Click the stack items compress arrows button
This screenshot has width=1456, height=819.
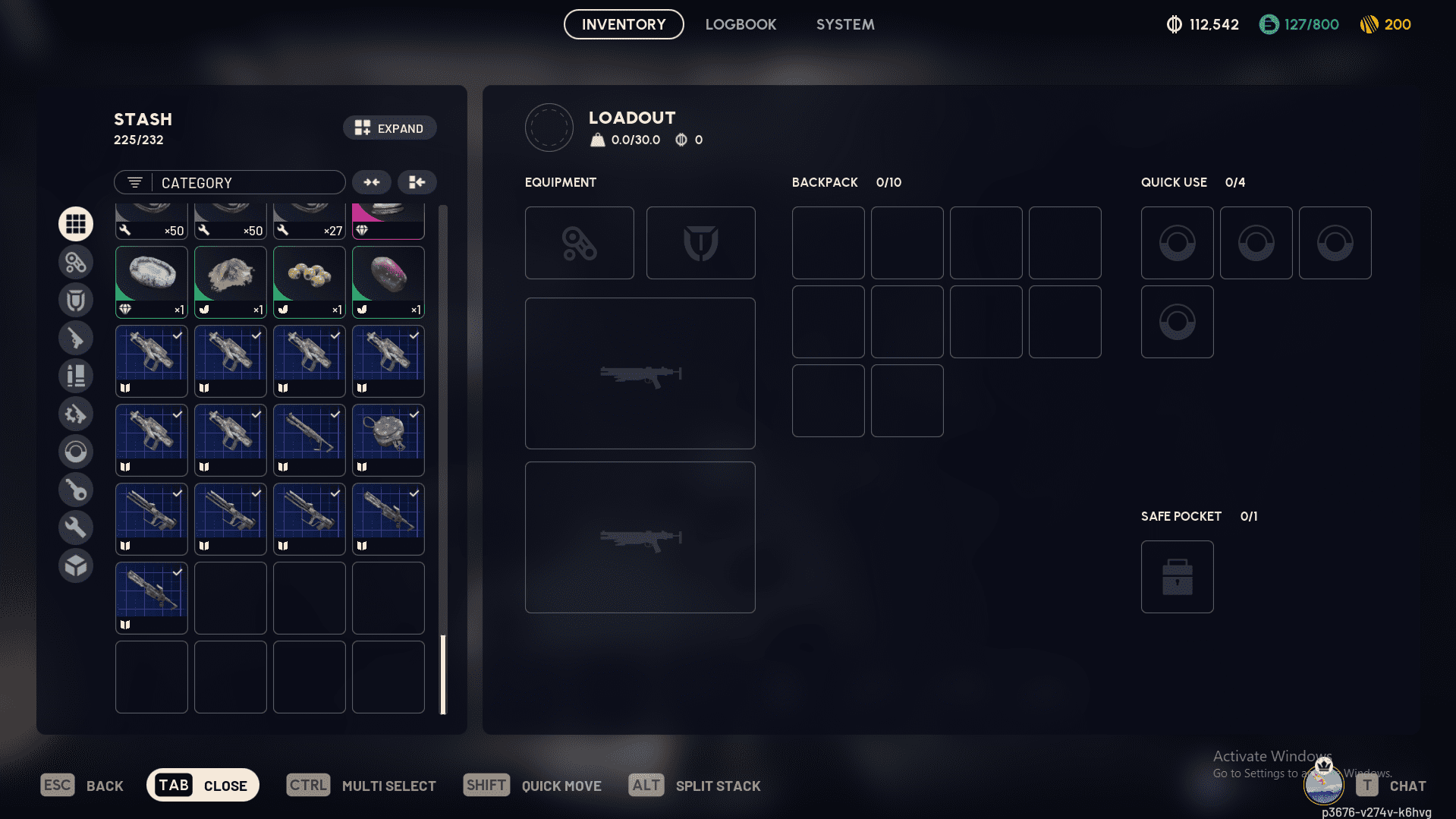[371, 182]
